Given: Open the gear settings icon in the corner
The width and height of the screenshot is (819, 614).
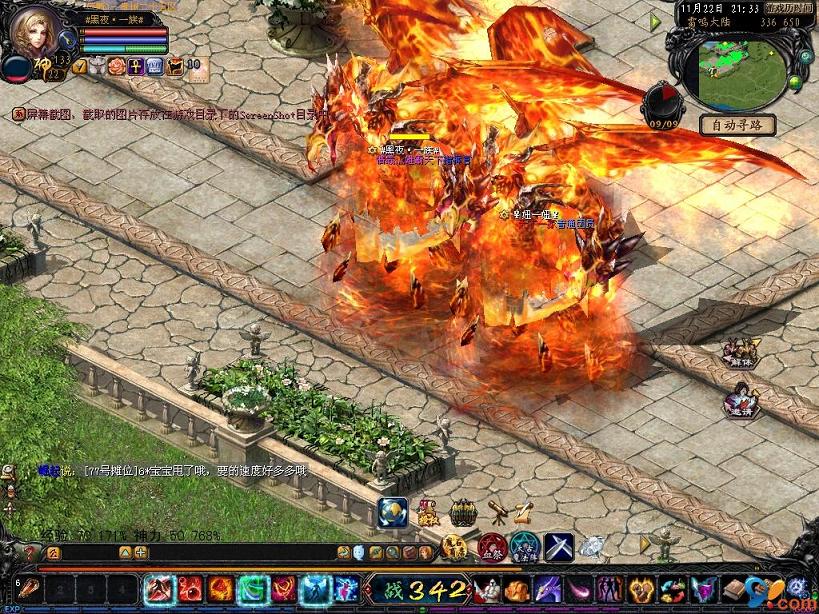Looking at the screenshot, I should (x=796, y=587).
